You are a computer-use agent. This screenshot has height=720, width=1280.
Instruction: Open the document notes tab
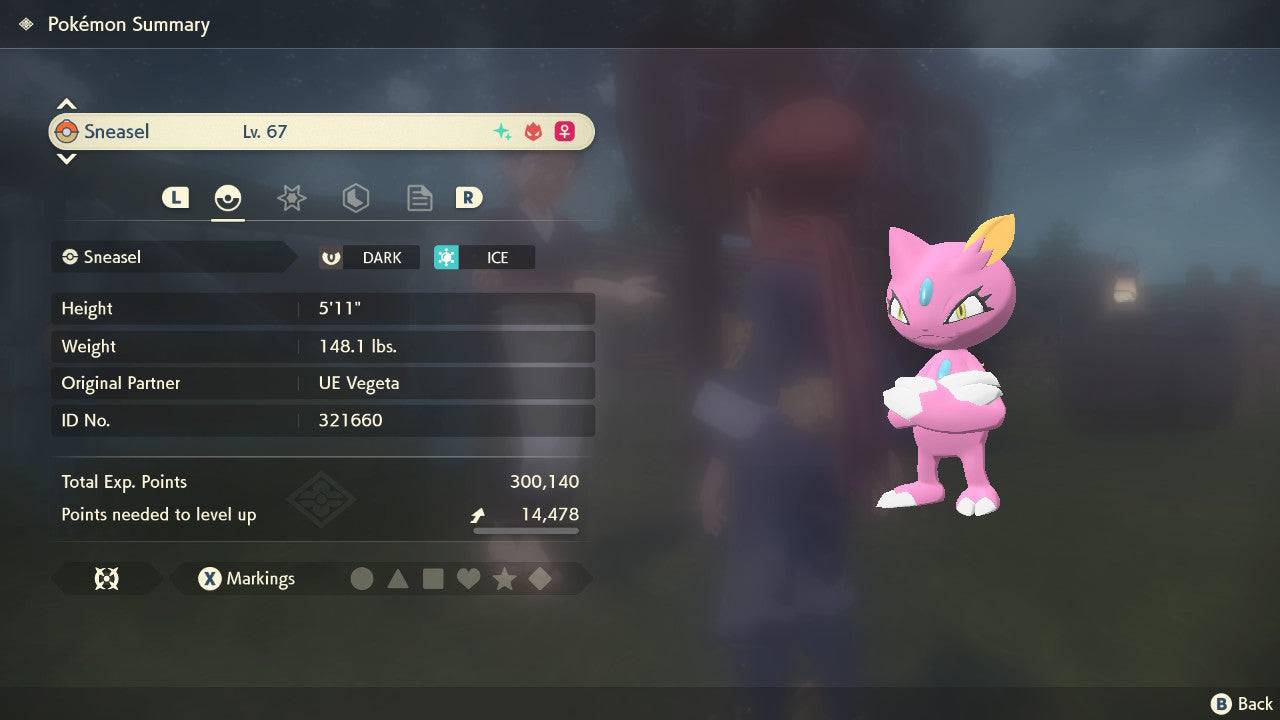tap(419, 198)
